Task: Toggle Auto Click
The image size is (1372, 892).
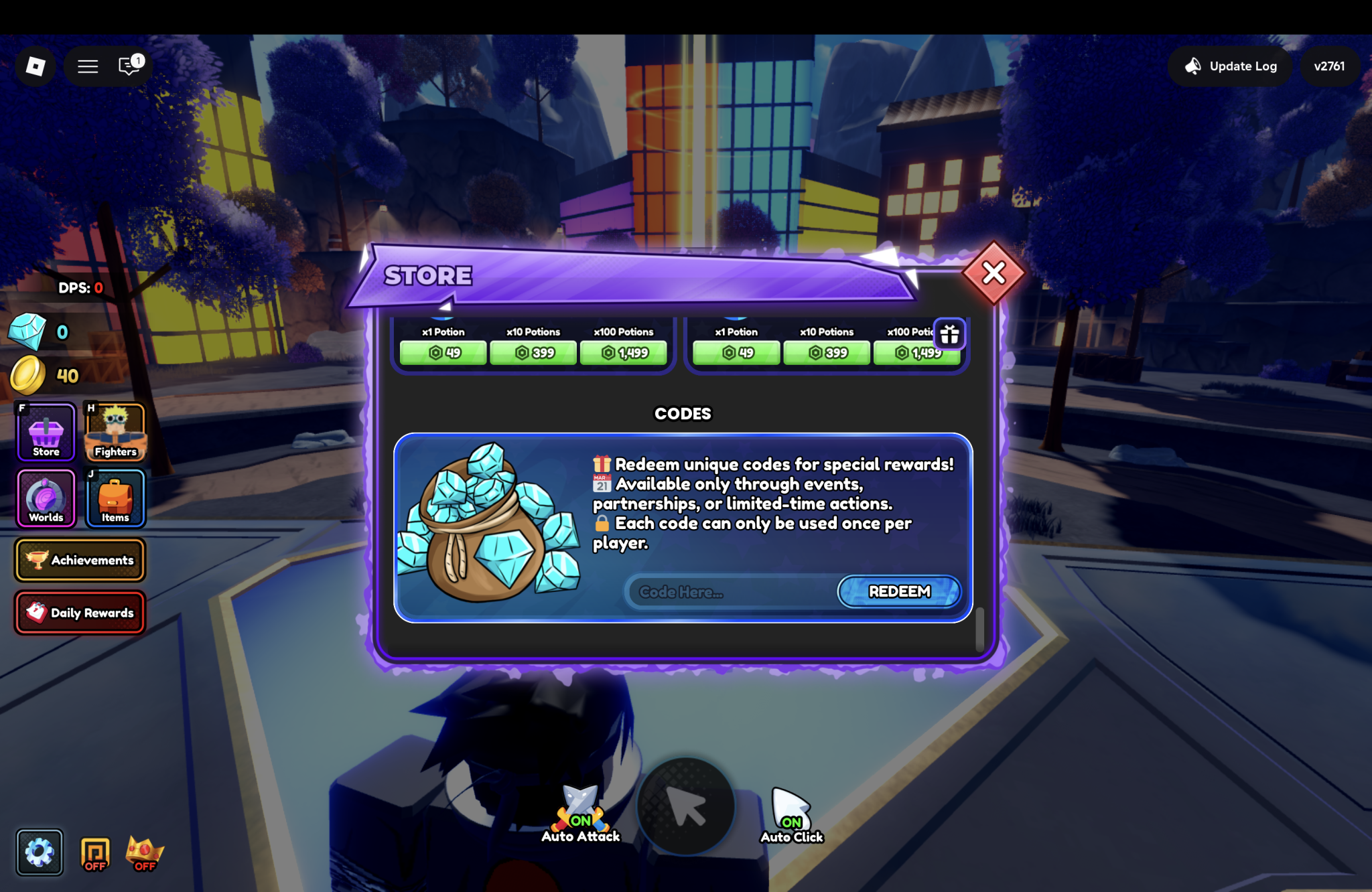Action: (x=791, y=814)
